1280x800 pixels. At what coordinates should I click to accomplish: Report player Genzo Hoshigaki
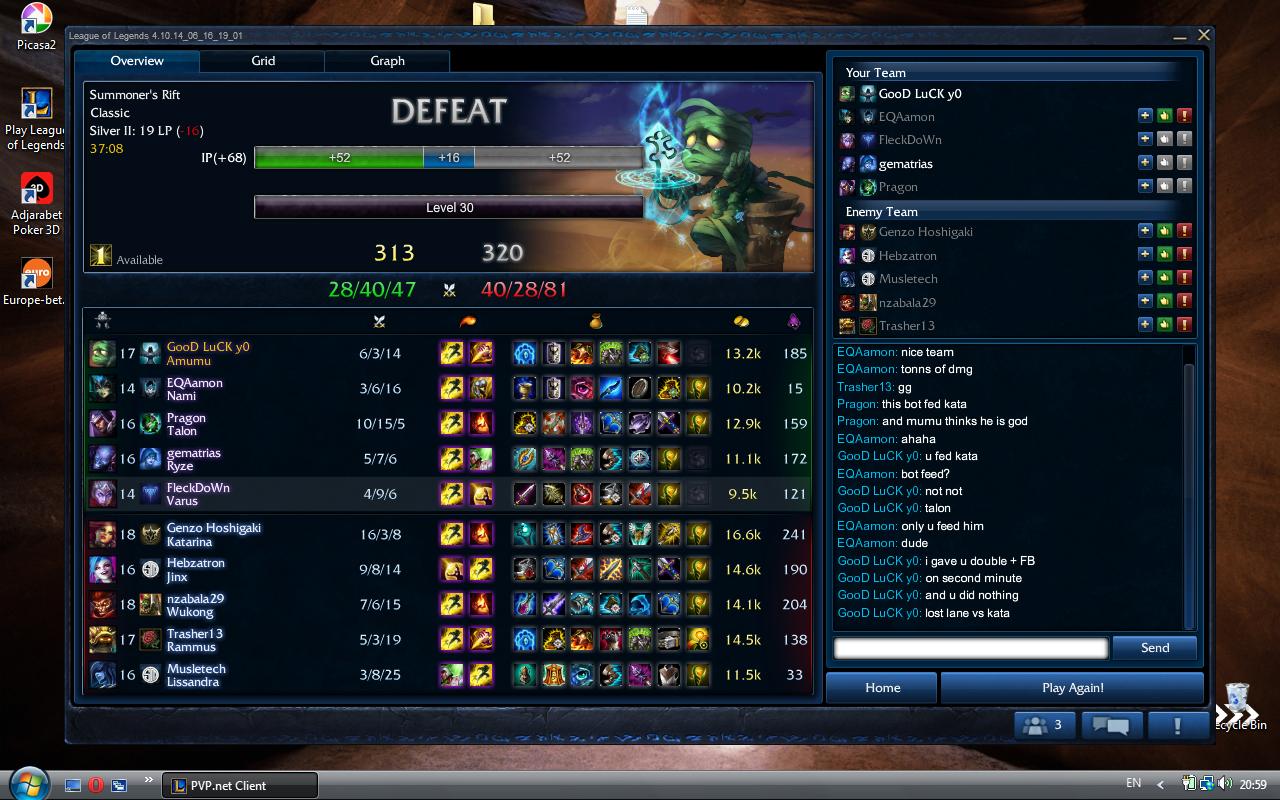pyautogui.click(x=1185, y=231)
